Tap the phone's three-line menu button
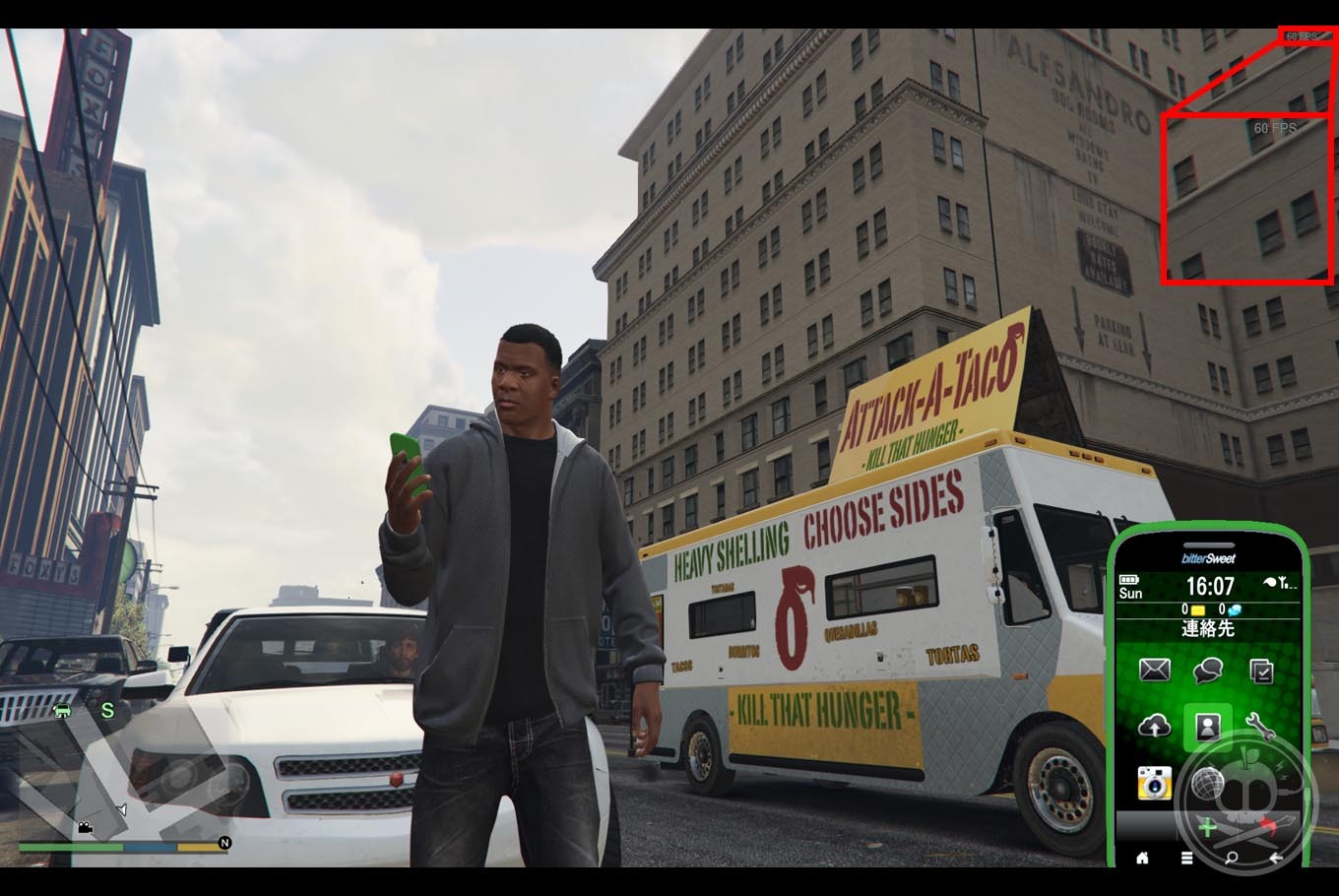This screenshot has width=1339, height=896. tap(1187, 858)
